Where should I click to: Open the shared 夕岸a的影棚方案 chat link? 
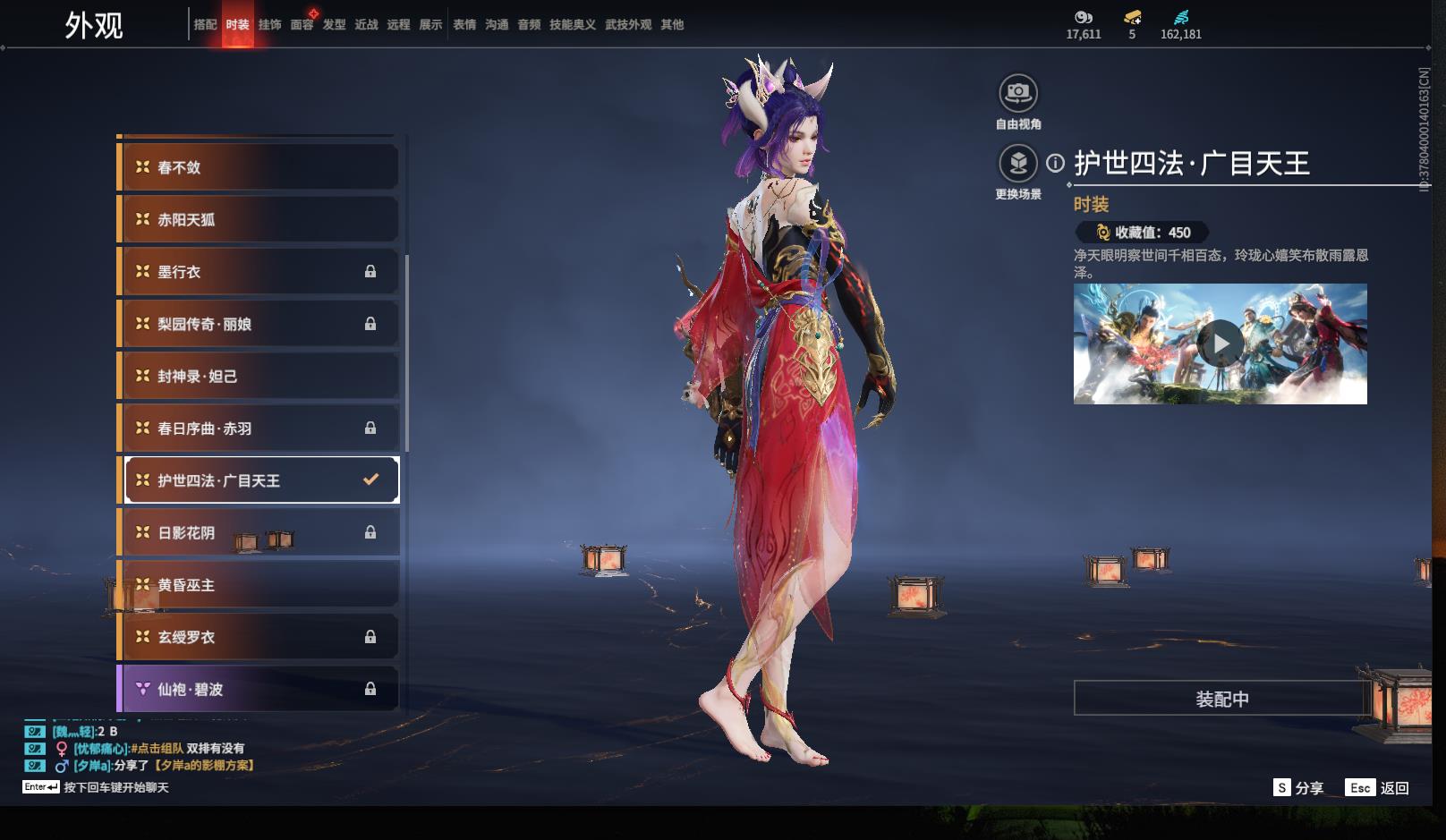(x=204, y=766)
